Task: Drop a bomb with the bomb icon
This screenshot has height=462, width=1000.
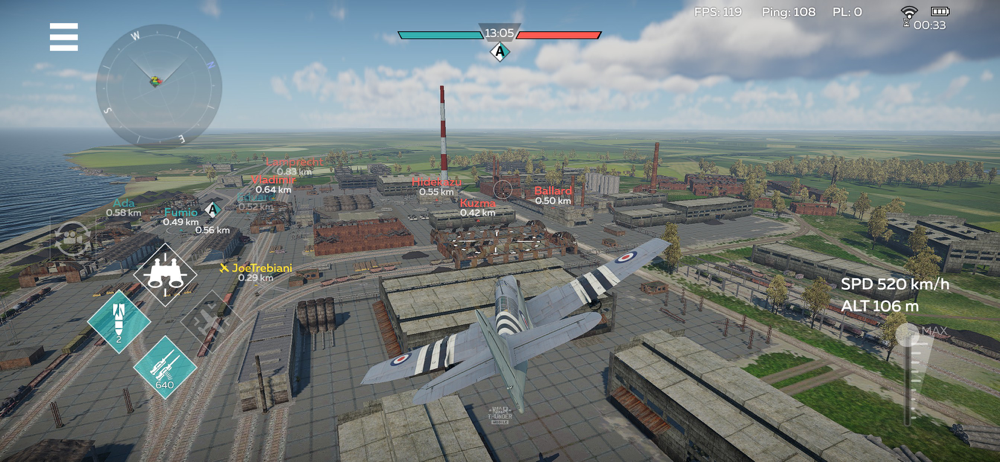Action: (x=119, y=321)
